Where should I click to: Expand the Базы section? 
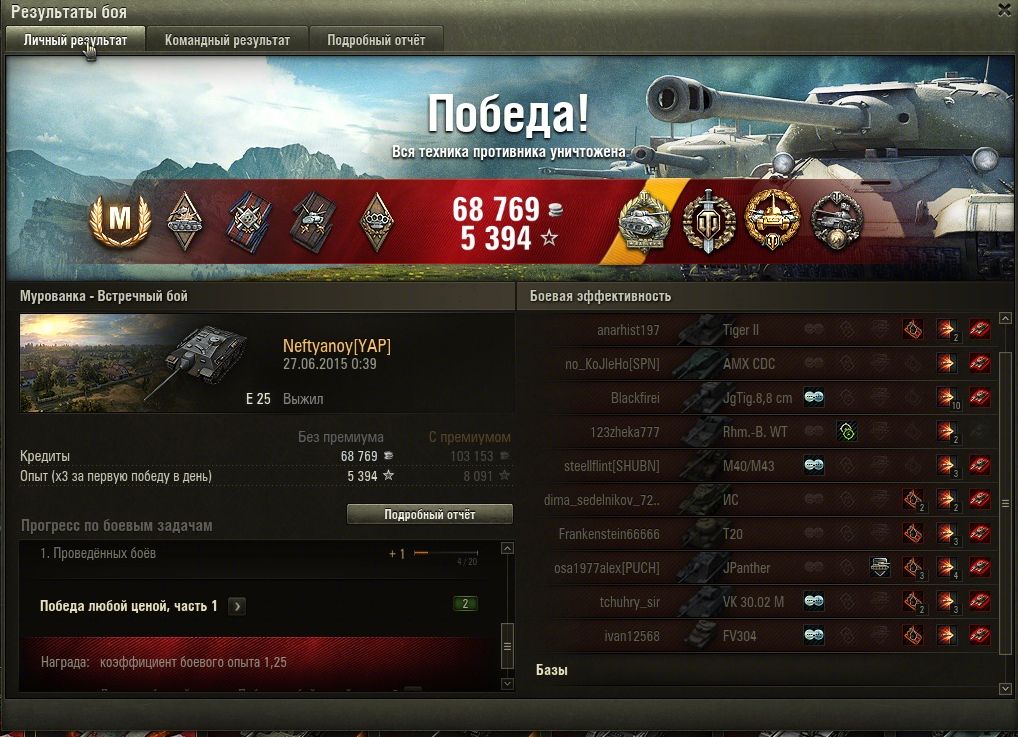tap(552, 670)
